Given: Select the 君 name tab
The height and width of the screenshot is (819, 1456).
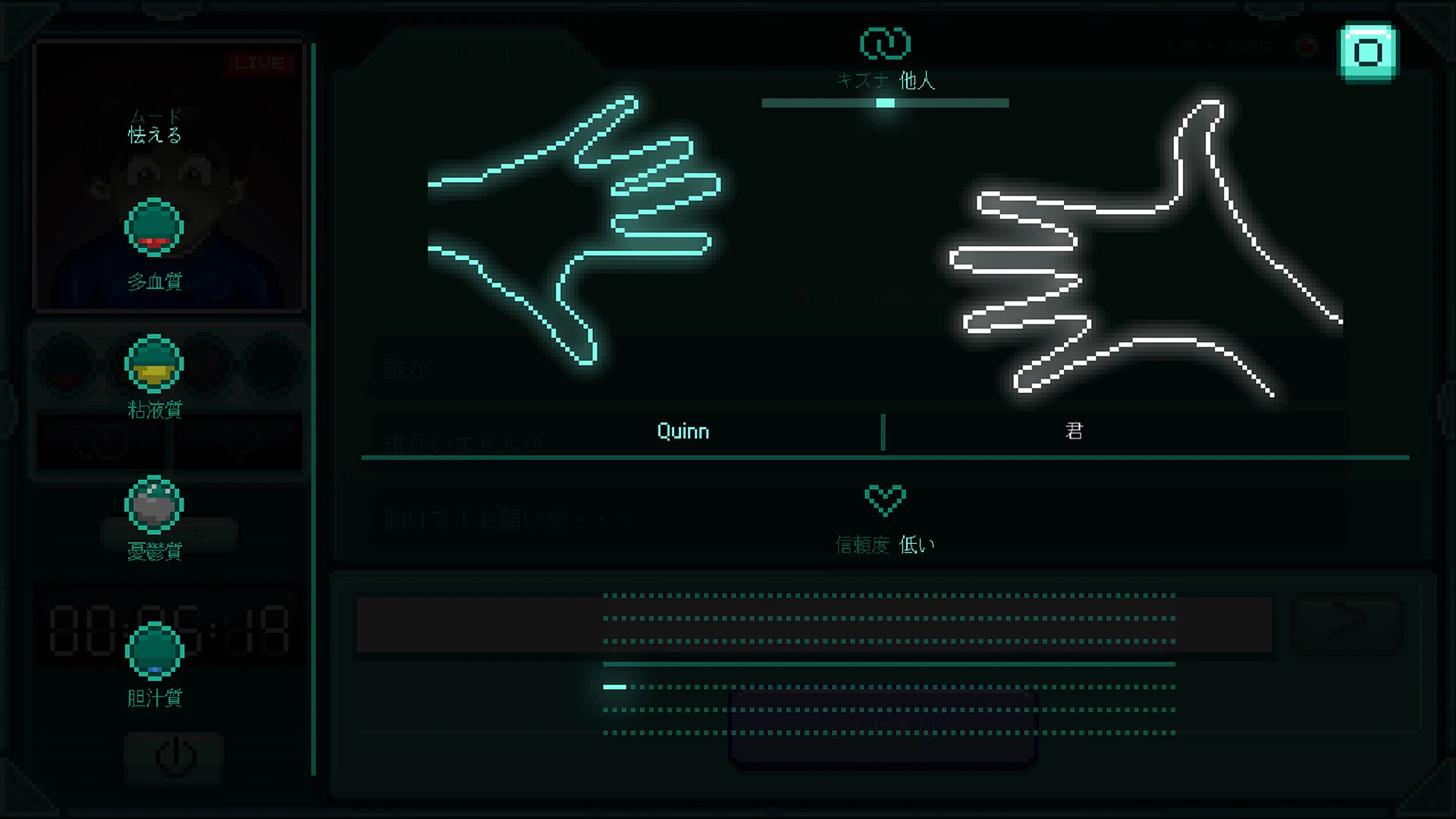Looking at the screenshot, I should (x=1073, y=431).
